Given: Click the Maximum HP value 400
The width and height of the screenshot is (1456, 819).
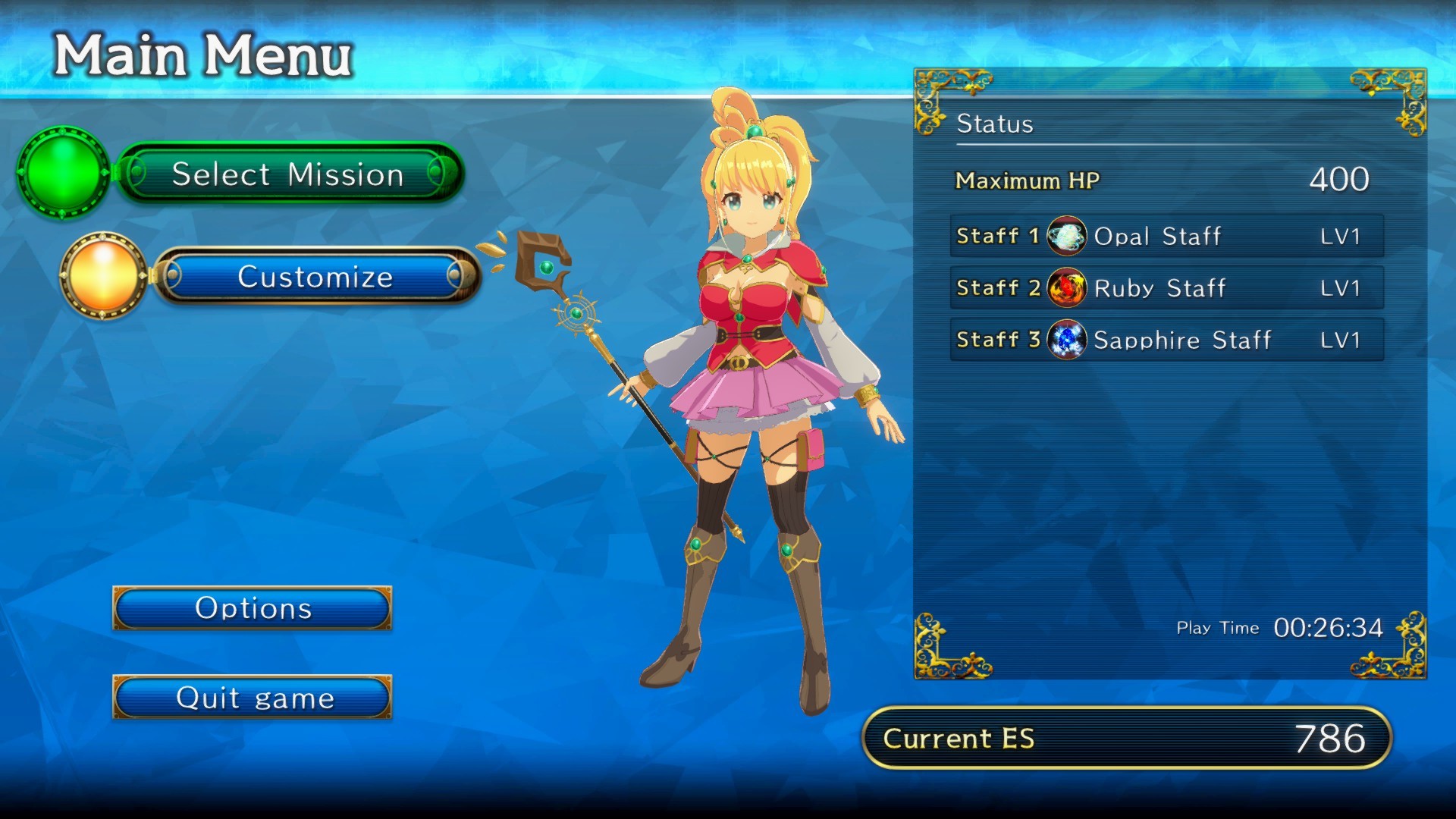Looking at the screenshot, I should coord(1338,180).
